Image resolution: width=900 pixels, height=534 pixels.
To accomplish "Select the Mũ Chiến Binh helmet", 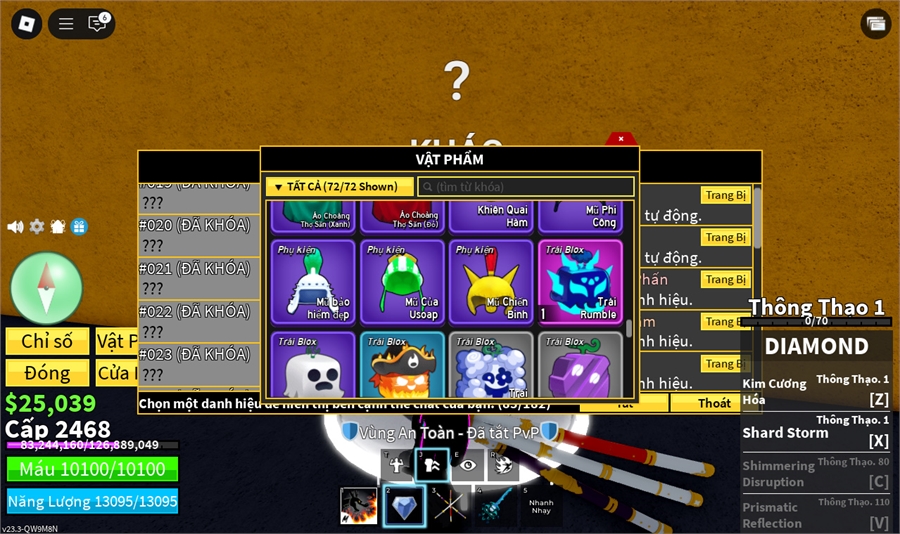I will click(x=491, y=282).
